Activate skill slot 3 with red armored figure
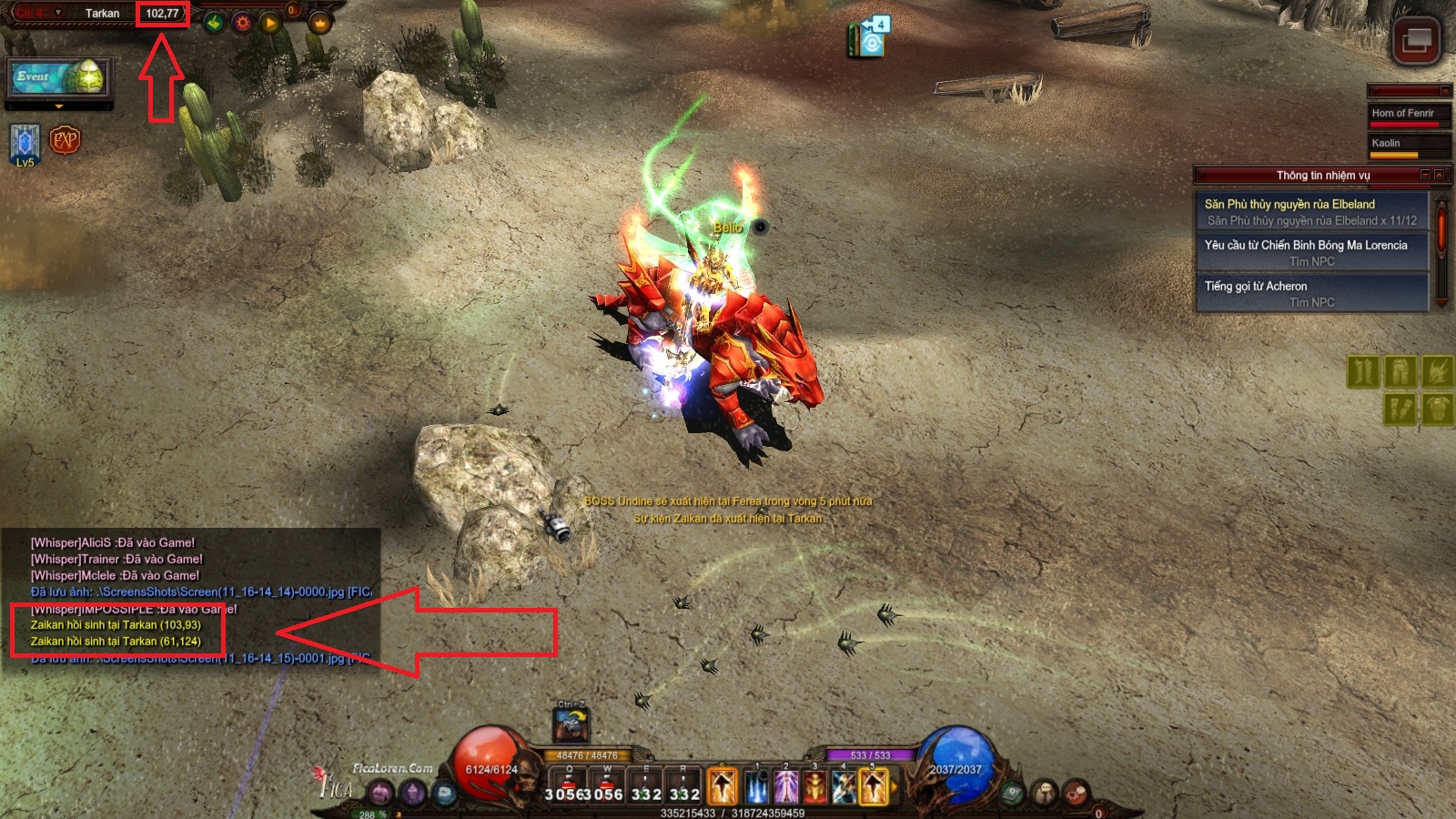 (814, 786)
